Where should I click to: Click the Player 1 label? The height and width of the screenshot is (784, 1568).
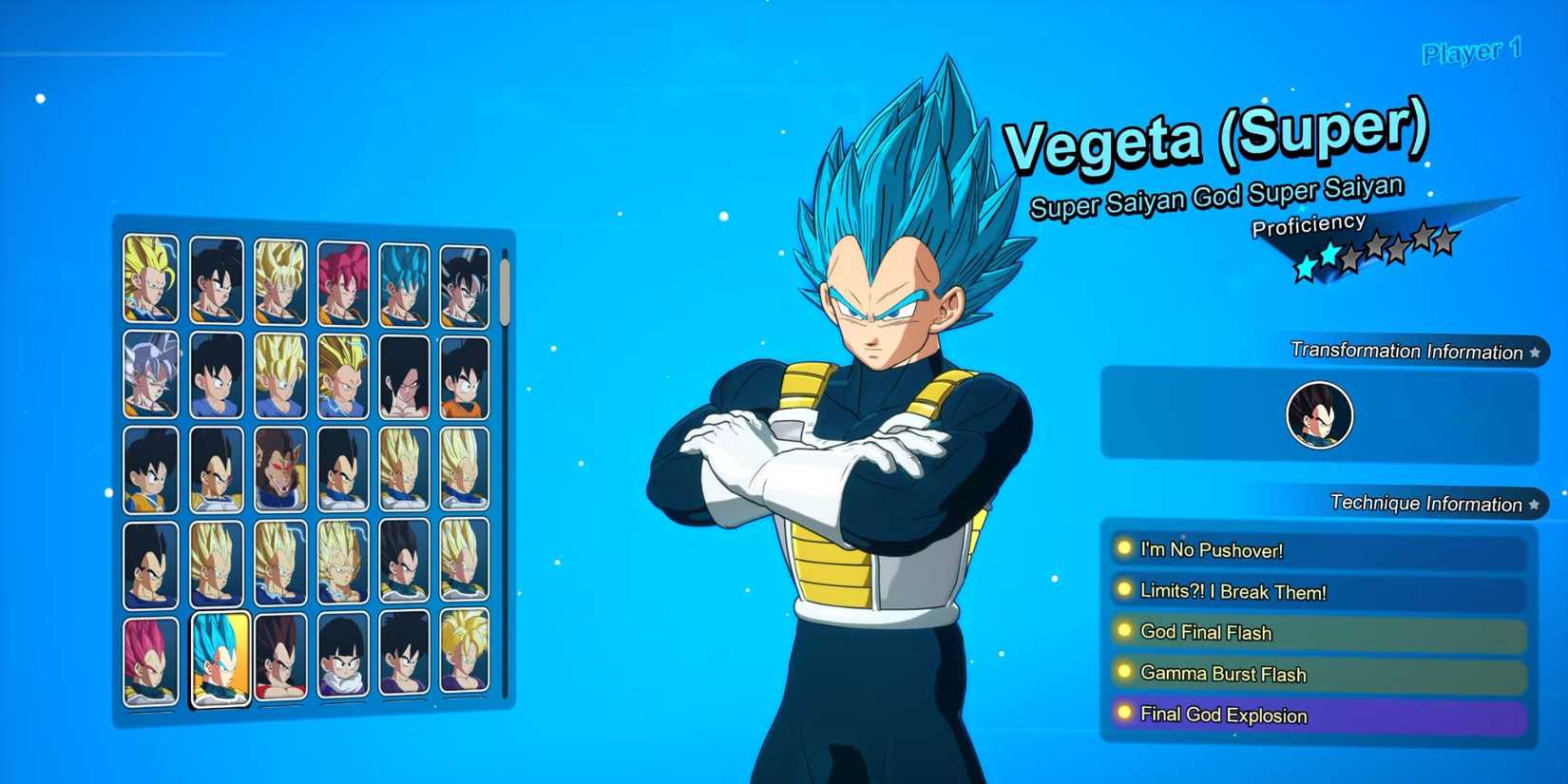pyautogui.click(x=1471, y=52)
